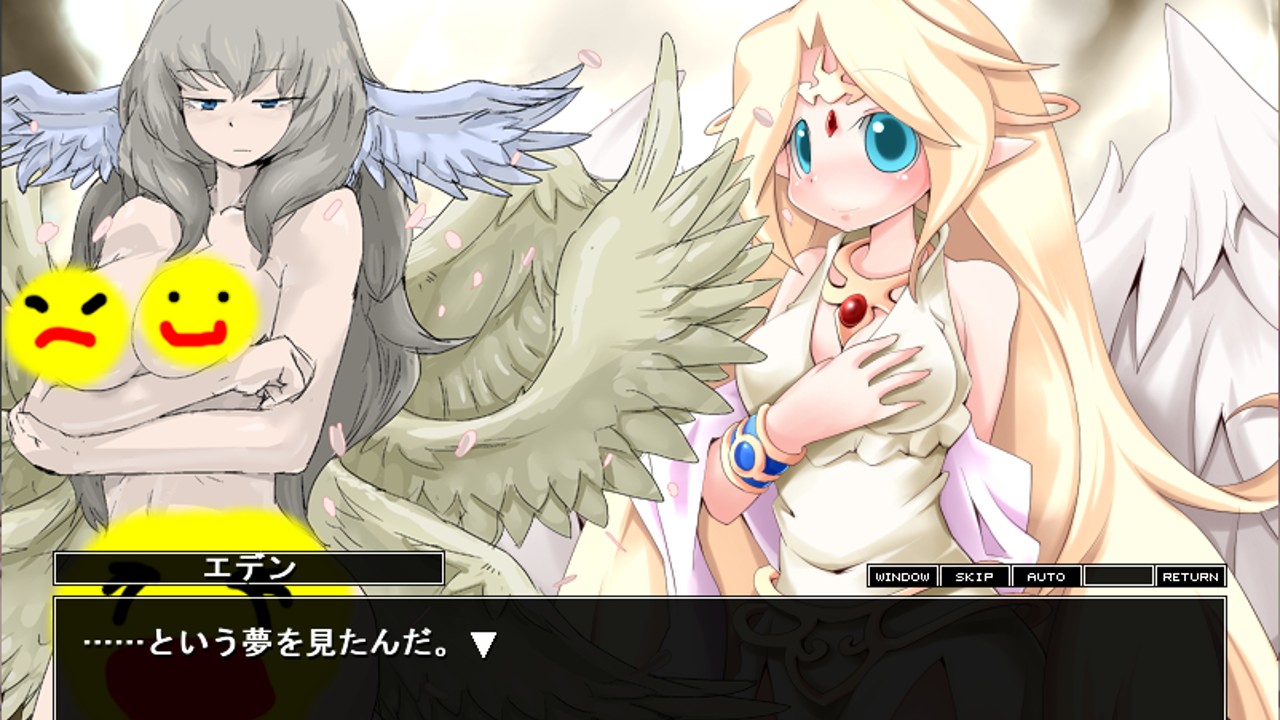Screen dimensions: 1280x720
Task: Toggle WINDOW to hide the message box
Action: point(901,576)
